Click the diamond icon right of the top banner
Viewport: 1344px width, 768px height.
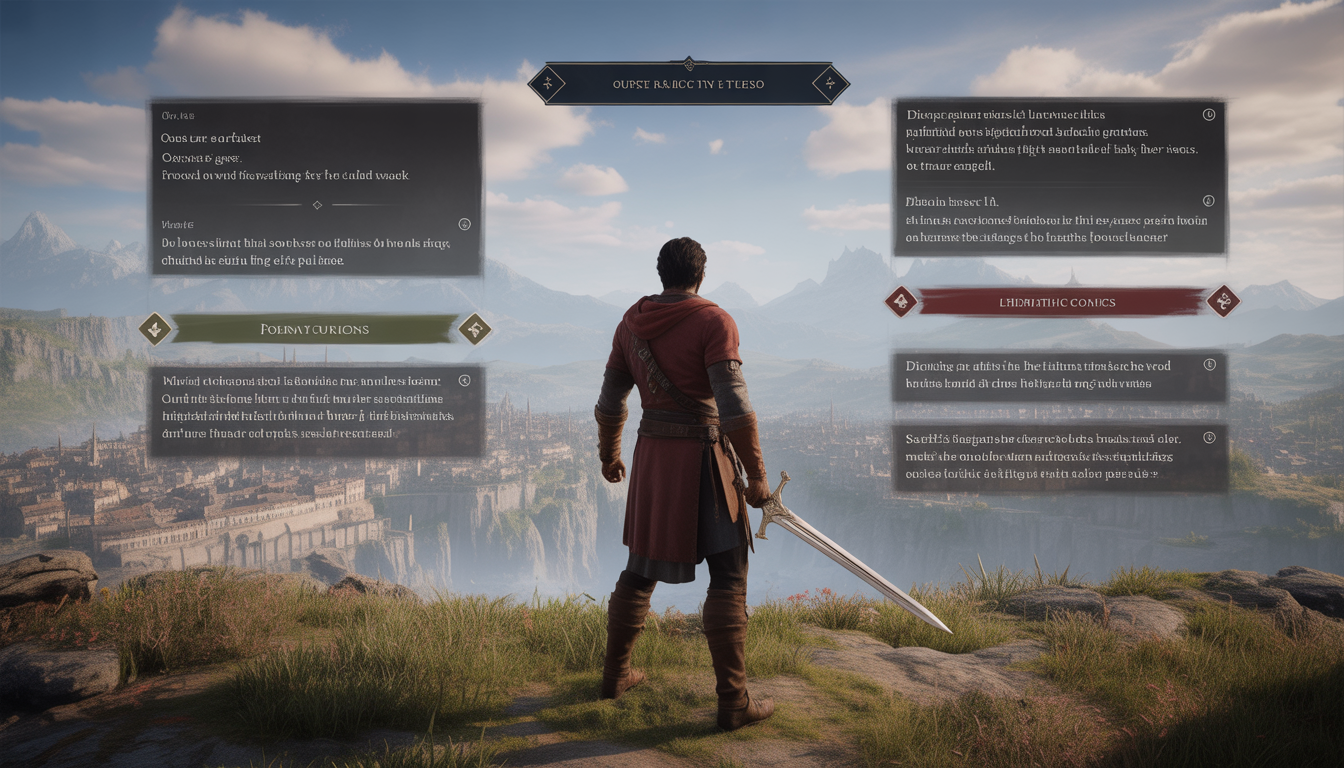point(830,84)
